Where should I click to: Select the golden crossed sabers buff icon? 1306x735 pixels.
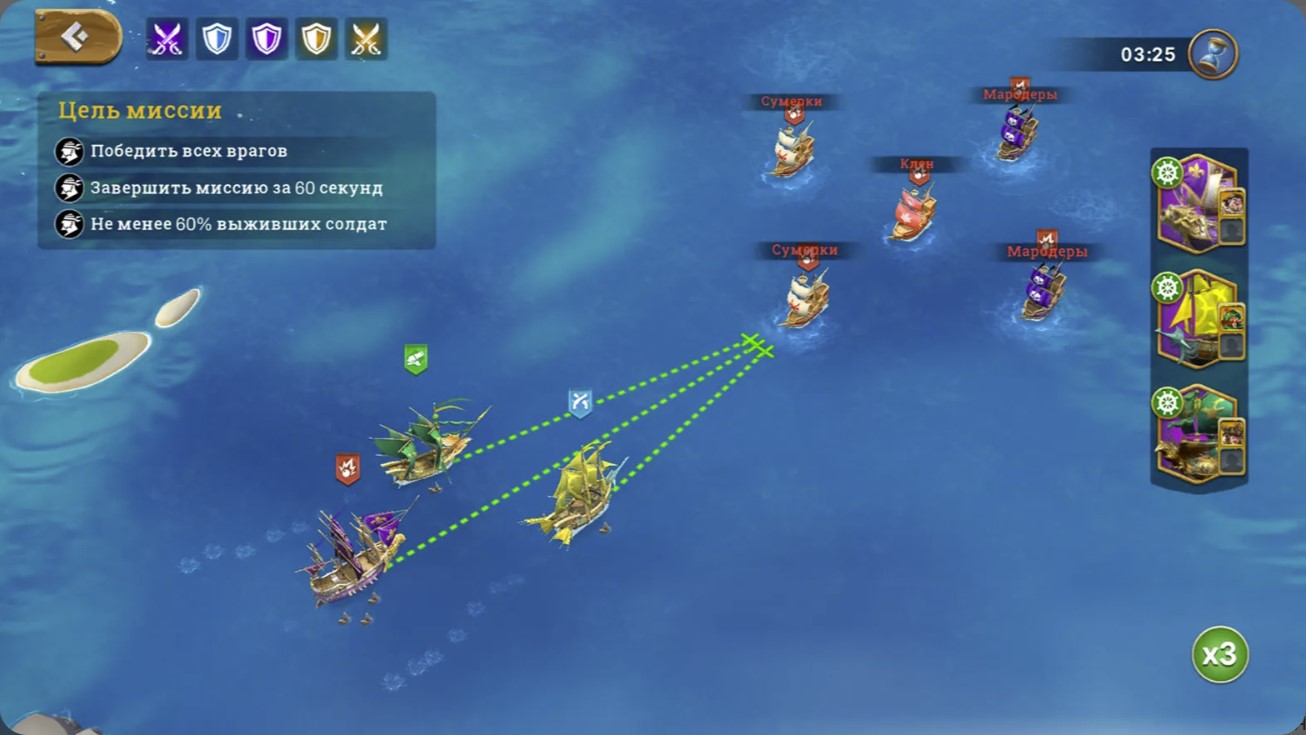click(x=366, y=39)
